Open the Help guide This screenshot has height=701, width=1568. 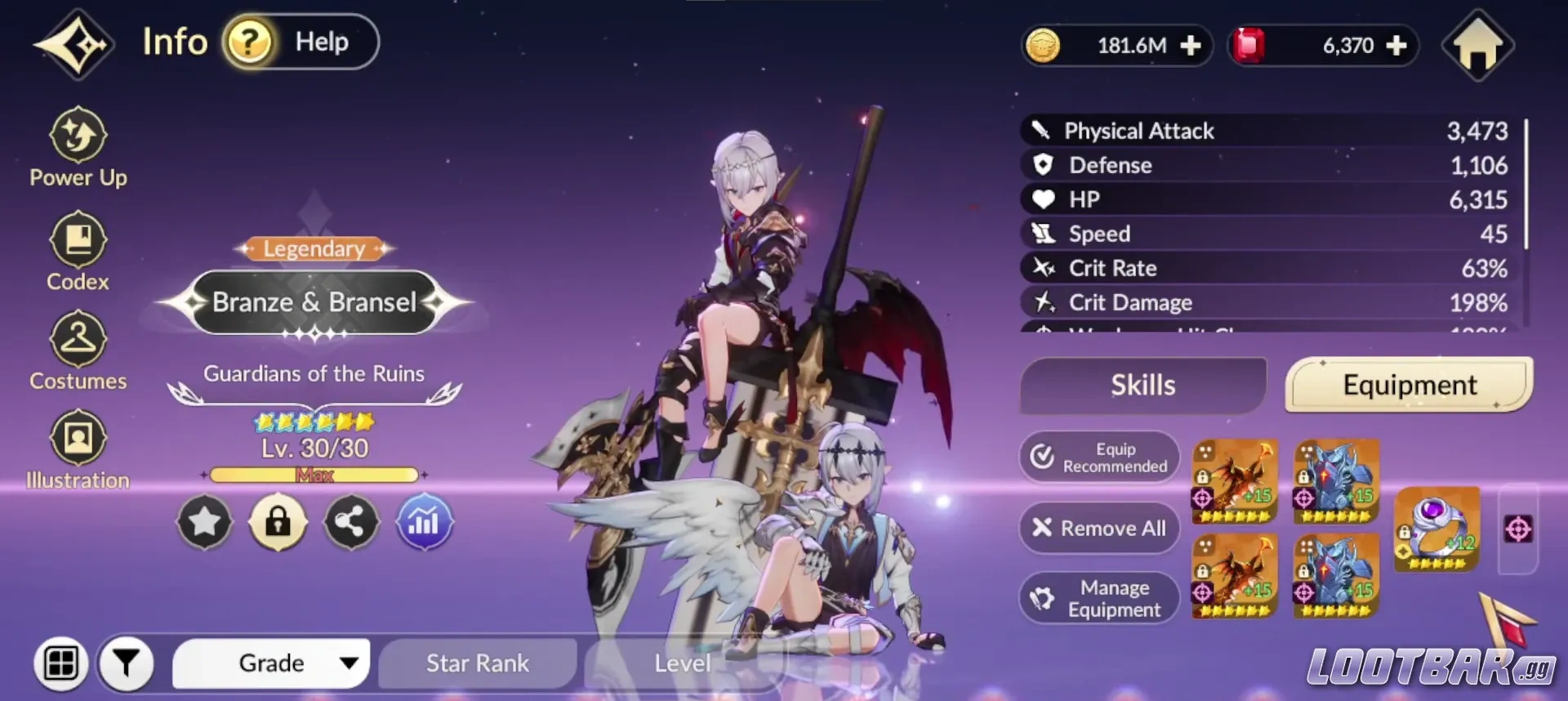[x=301, y=42]
